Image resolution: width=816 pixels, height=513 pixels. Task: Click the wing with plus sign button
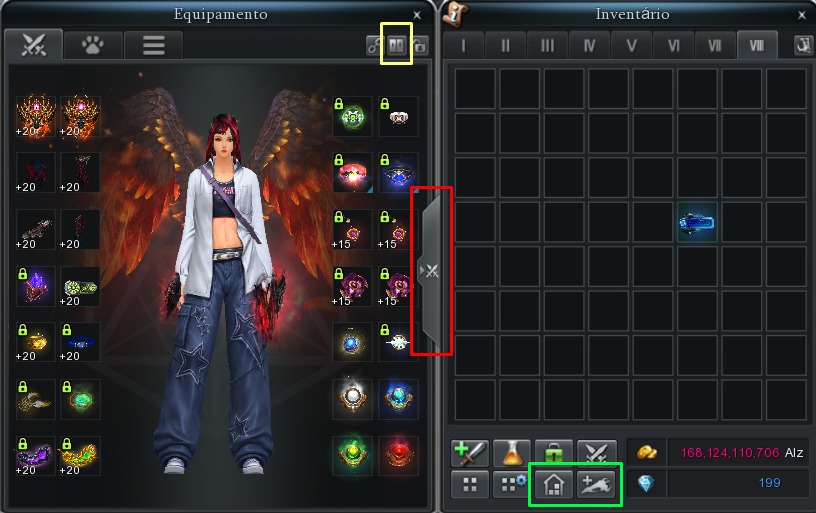596,485
